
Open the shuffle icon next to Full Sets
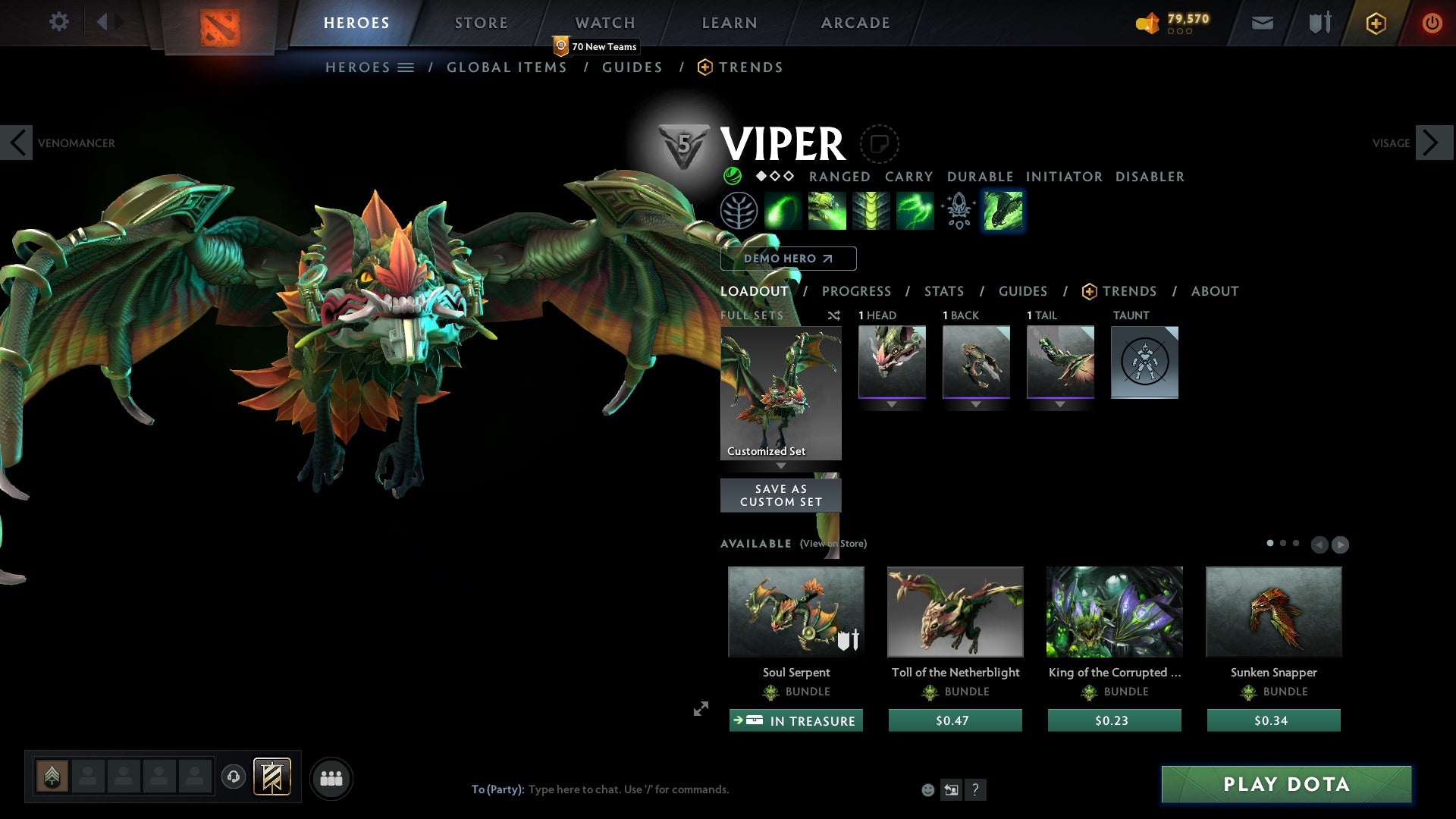(x=833, y=315)
